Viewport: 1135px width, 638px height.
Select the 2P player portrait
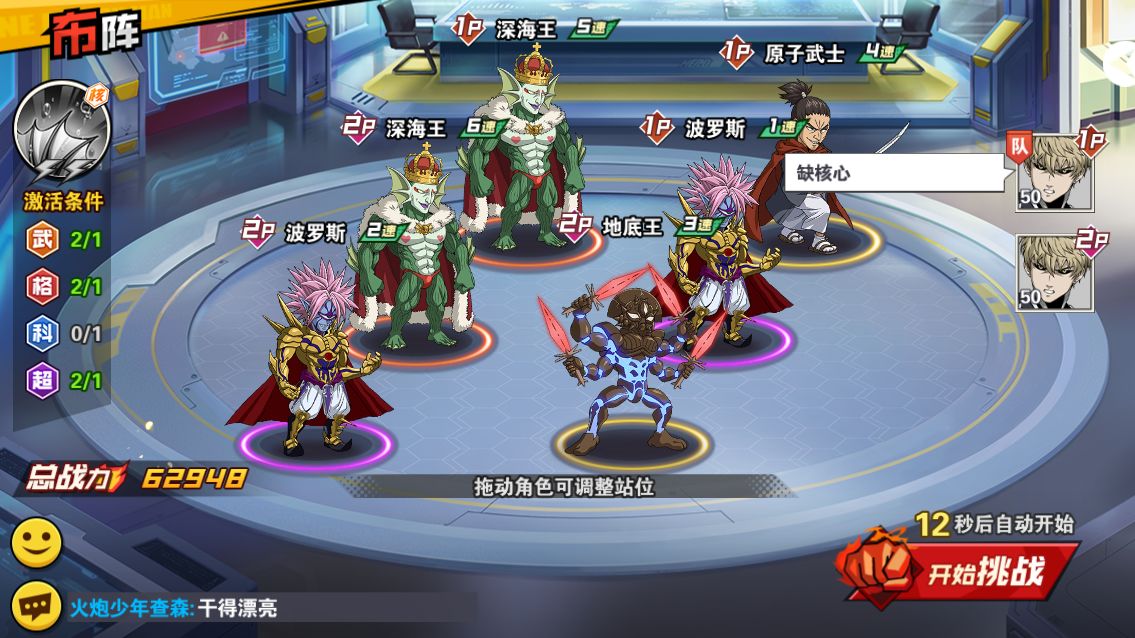pos(1055,272)
